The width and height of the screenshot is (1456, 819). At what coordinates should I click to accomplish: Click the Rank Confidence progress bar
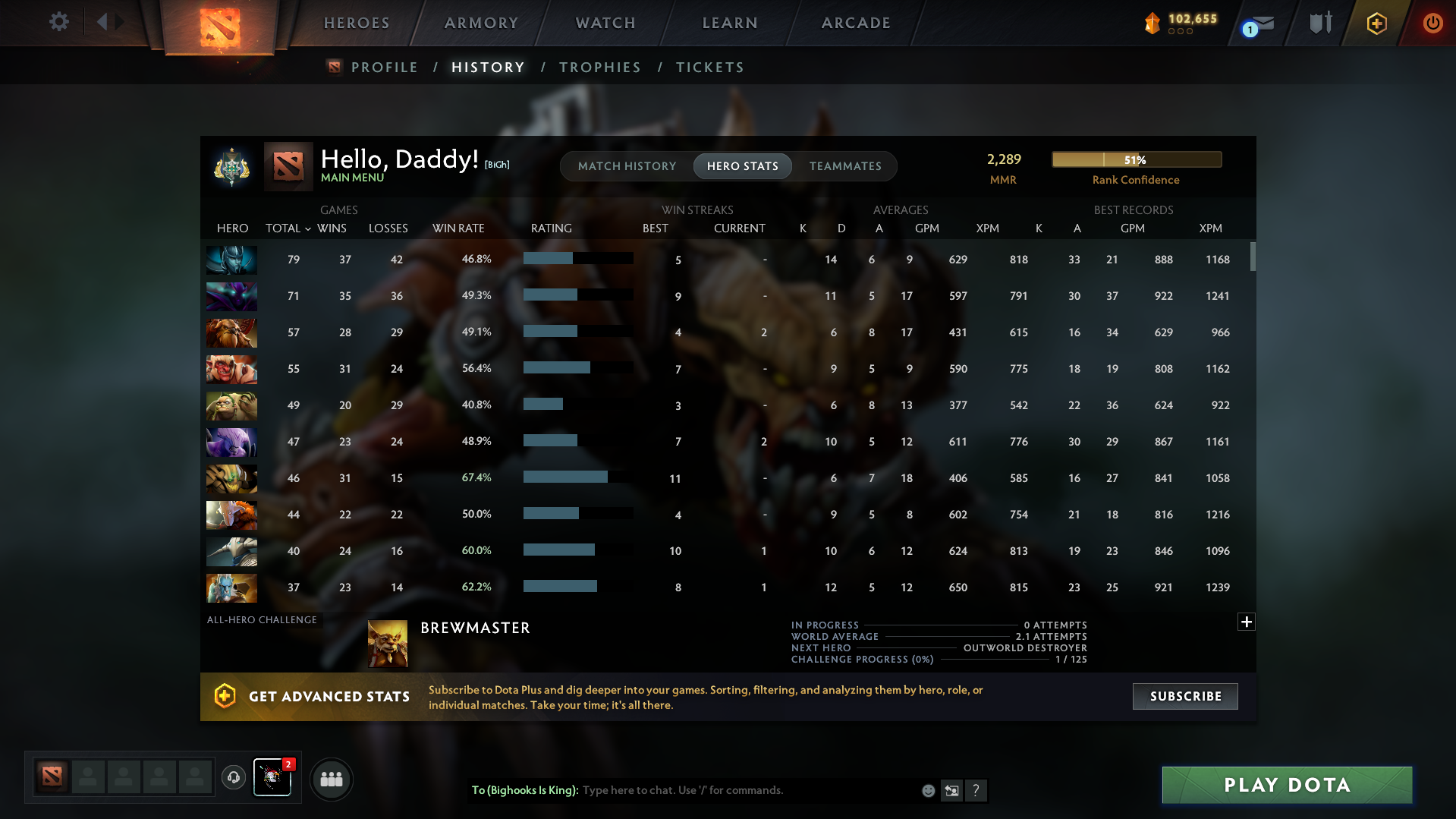pyautogui.click(x=1136, y=159)
